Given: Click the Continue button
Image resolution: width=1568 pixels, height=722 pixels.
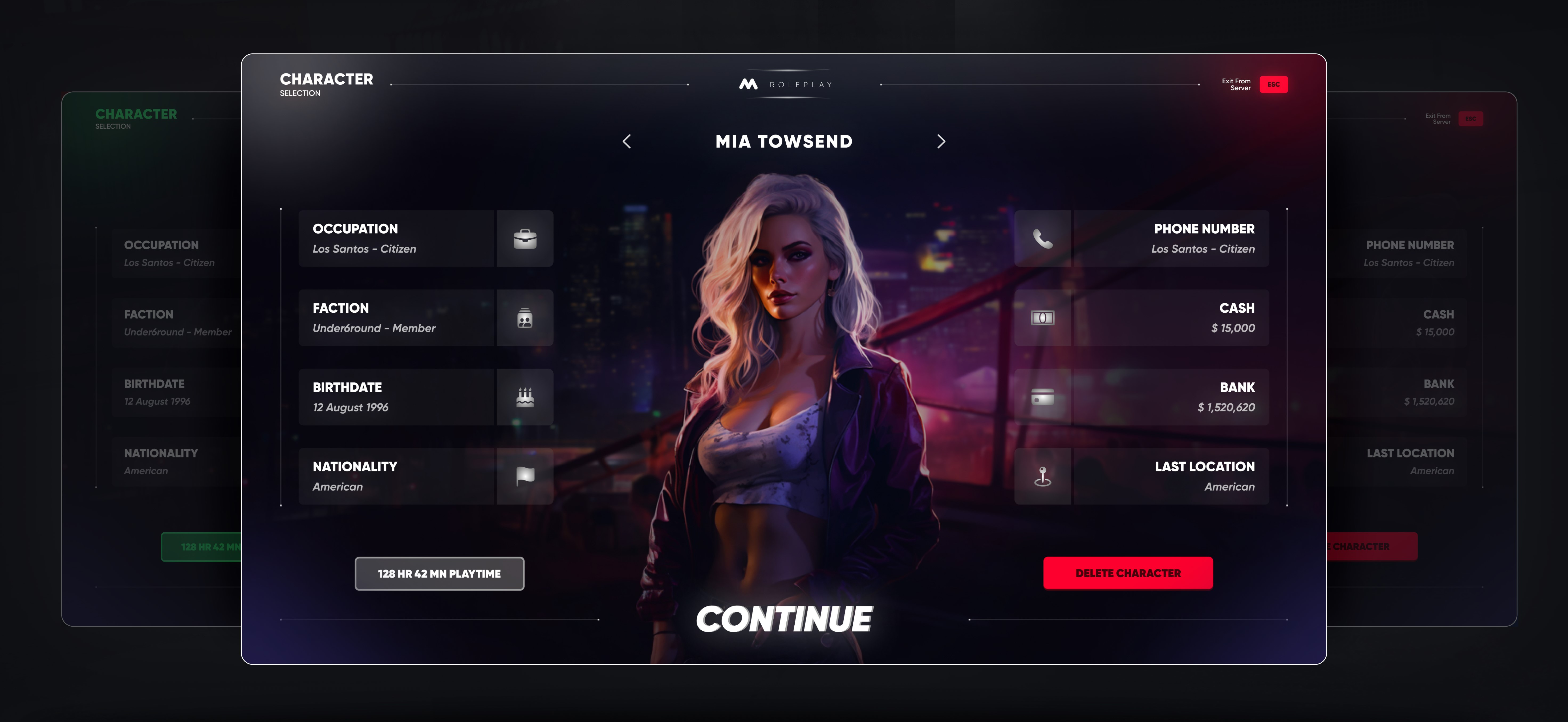Looking at the screenshot, I should click(x=783, y=619).
